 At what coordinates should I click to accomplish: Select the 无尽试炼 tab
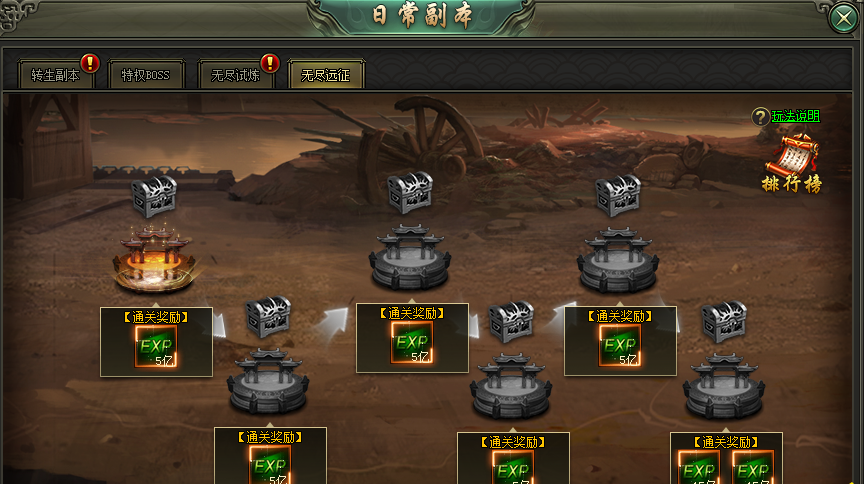coord(235,75)
